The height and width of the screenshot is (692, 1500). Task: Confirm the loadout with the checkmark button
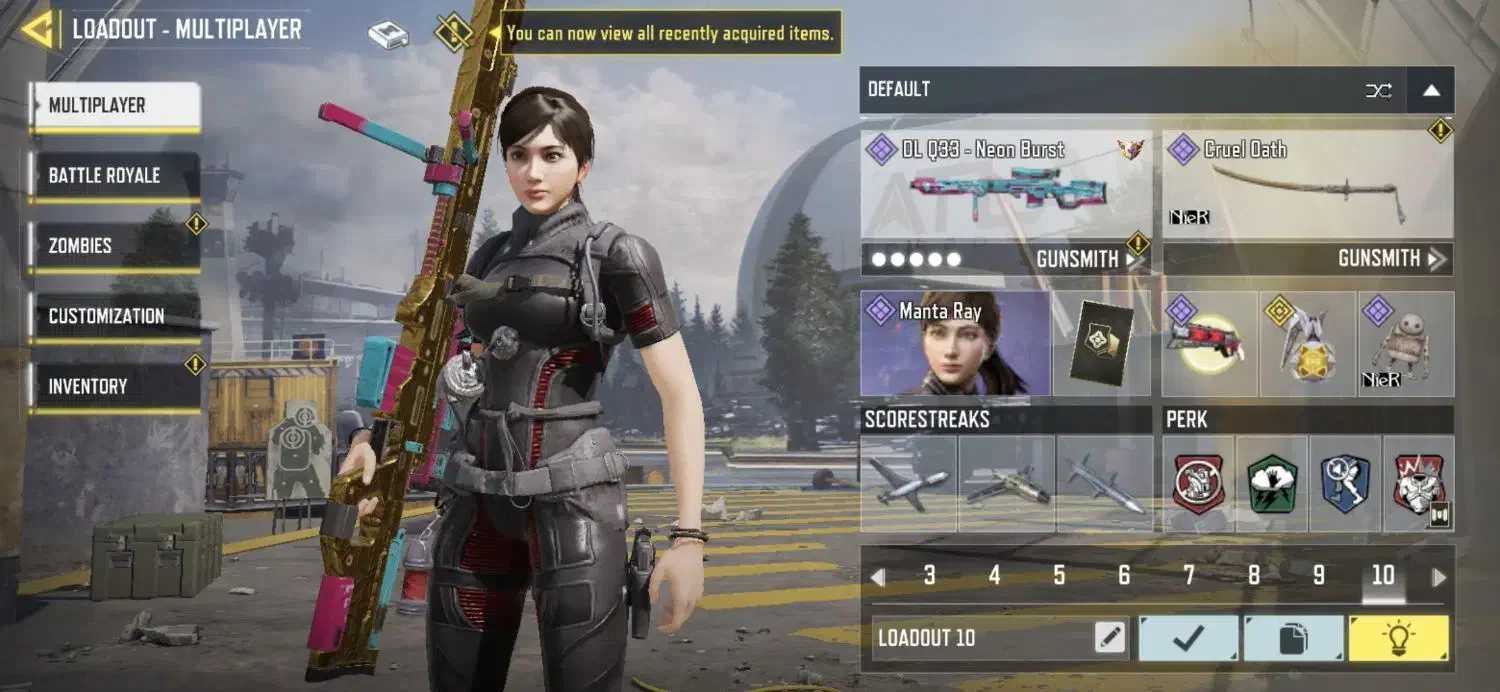(1188, 638)
